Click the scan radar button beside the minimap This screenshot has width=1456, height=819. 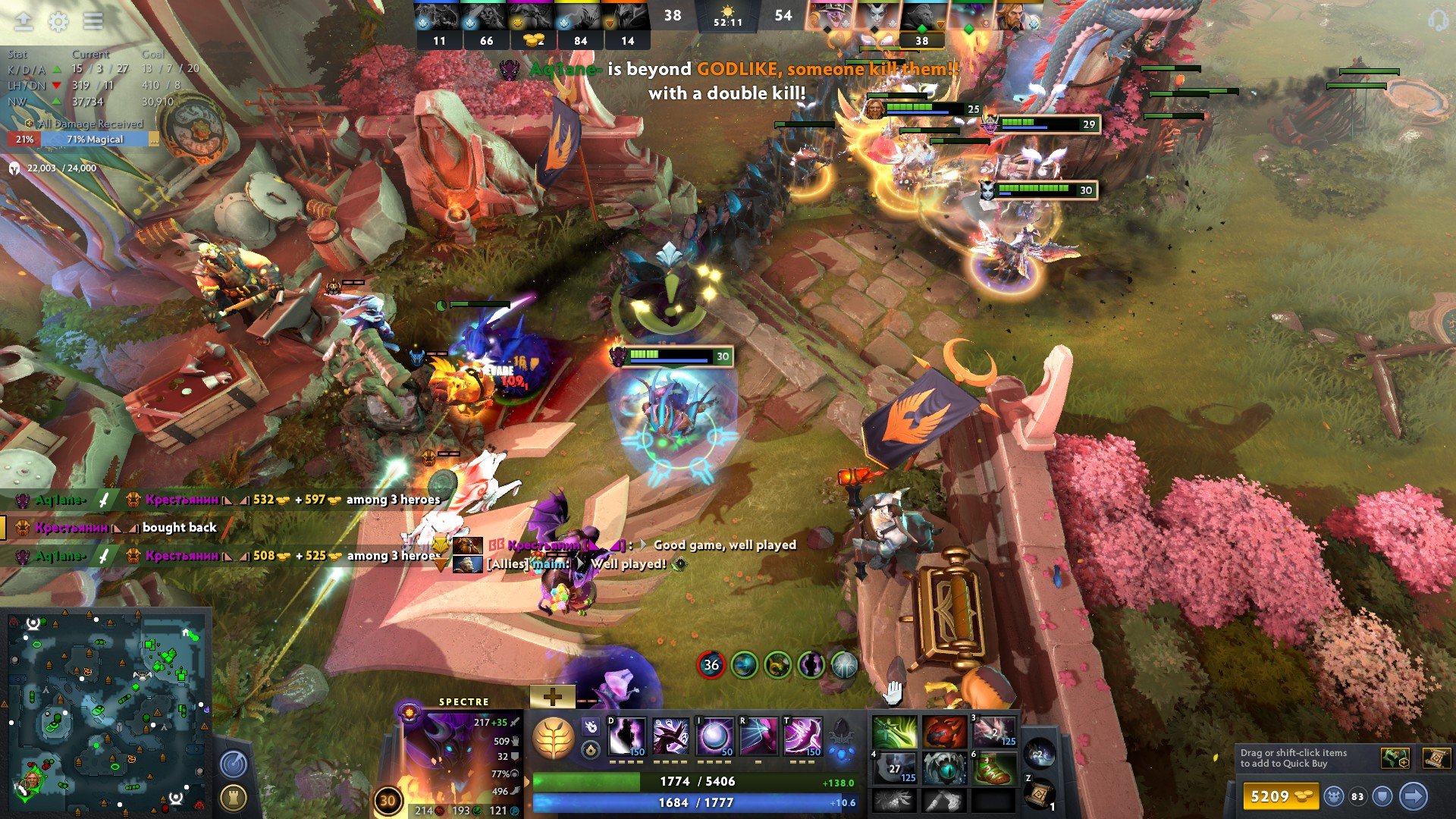click(233, 764)
